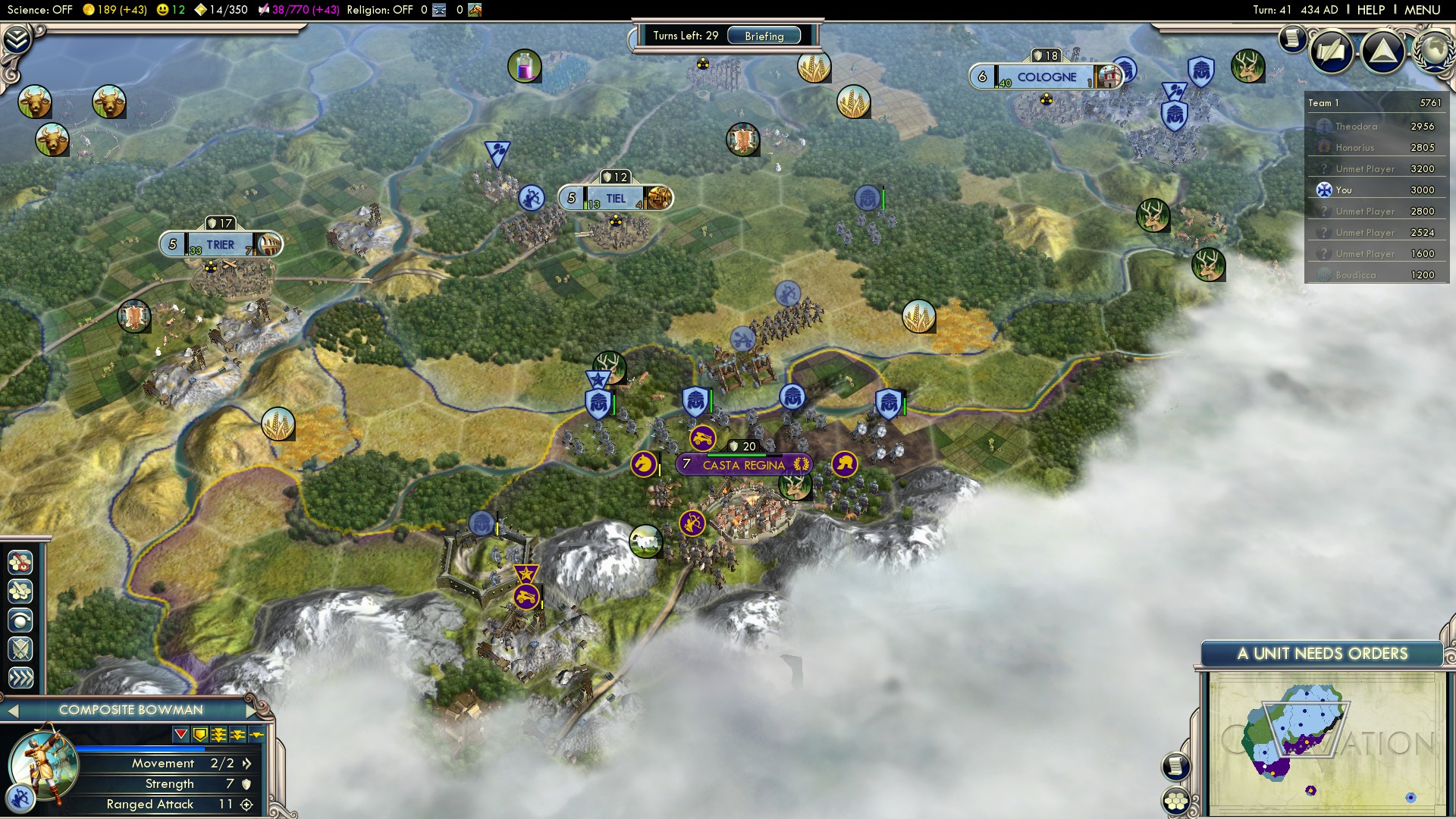The image size is (1456, 819).
Task: Click the Composite Bowman unit portrait
Action: 42,762
